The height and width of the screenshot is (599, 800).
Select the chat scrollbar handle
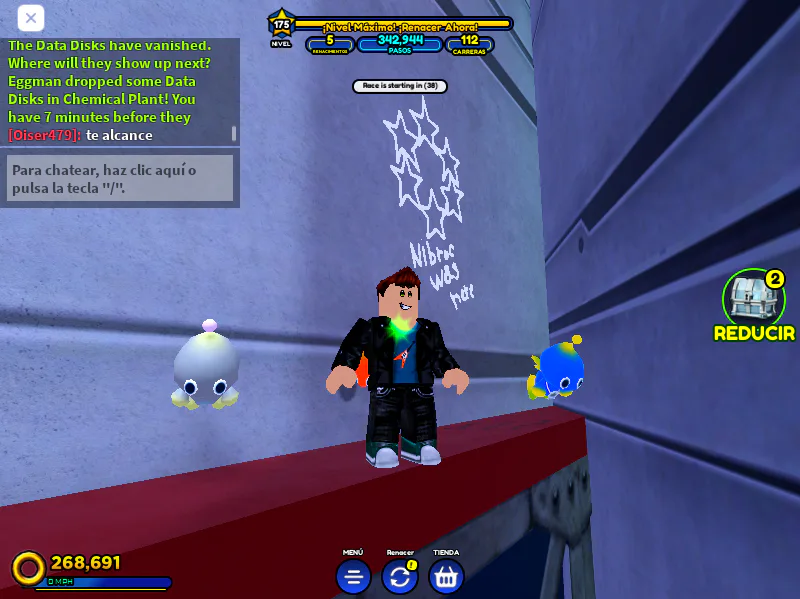(x=234, y=133)
